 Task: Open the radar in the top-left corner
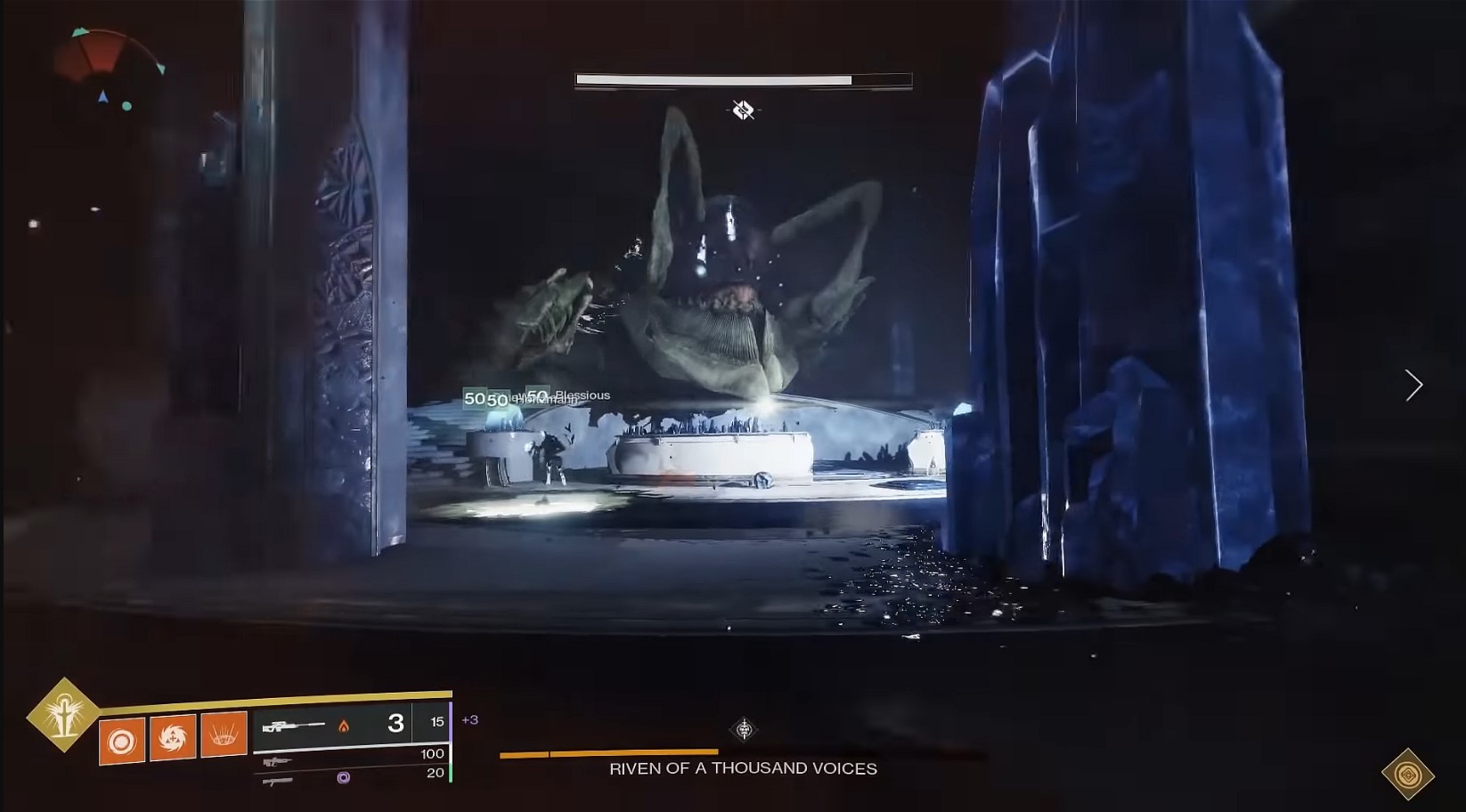109,70
